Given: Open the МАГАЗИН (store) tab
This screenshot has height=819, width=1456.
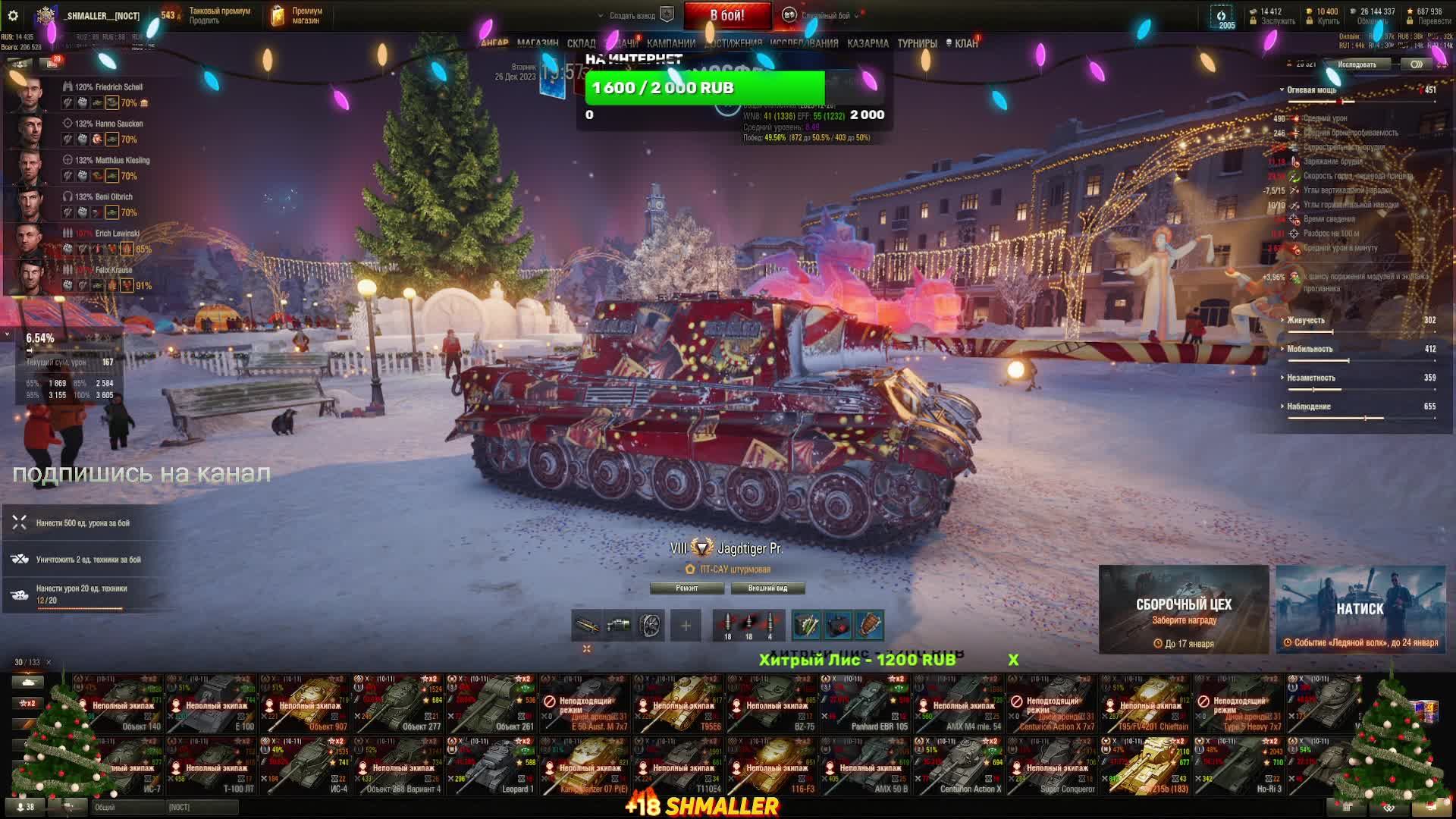Looking at the screenshot, I should click(x=538, y=43).
